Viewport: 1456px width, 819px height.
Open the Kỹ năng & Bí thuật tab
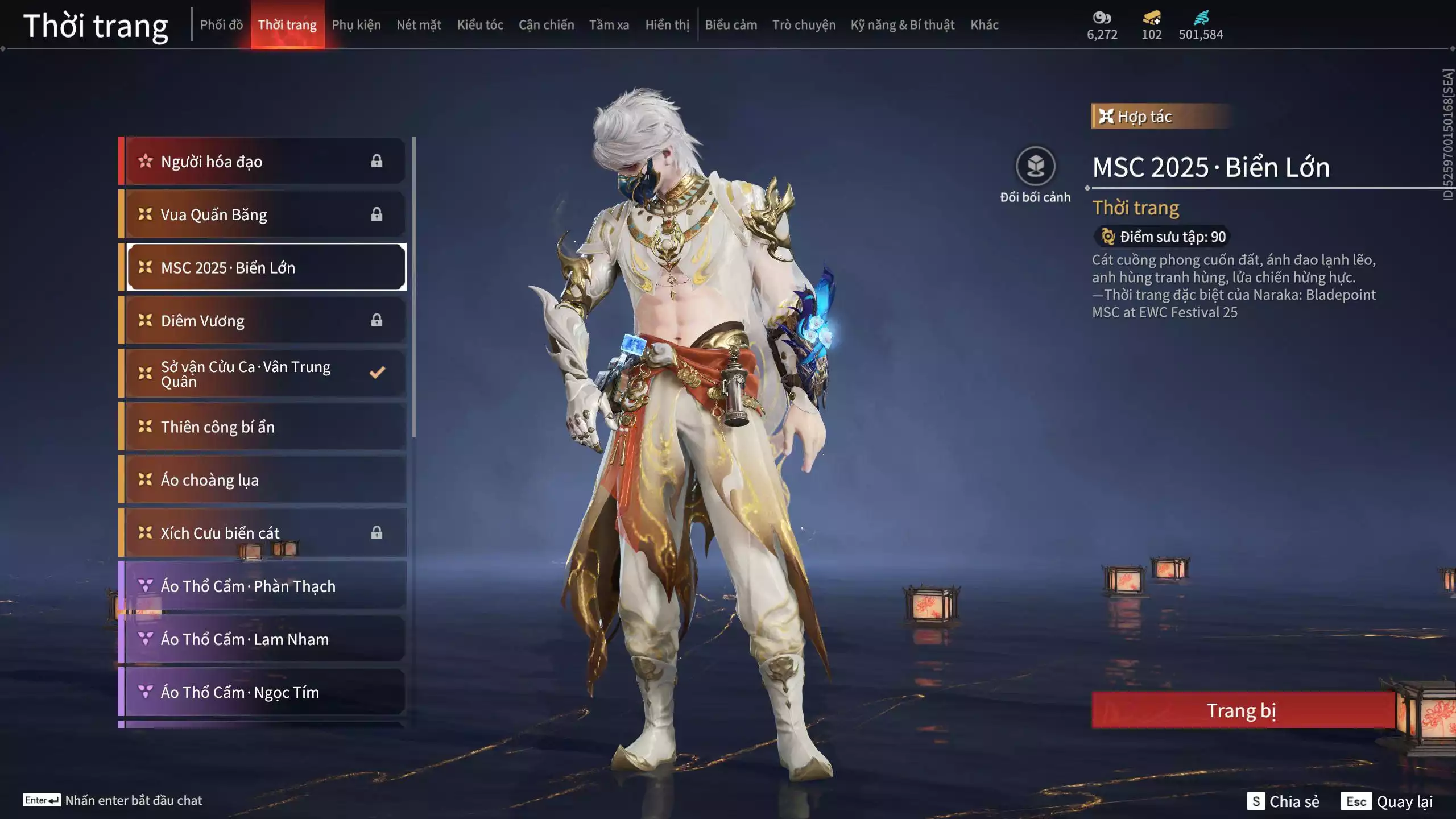pos(903,25)
